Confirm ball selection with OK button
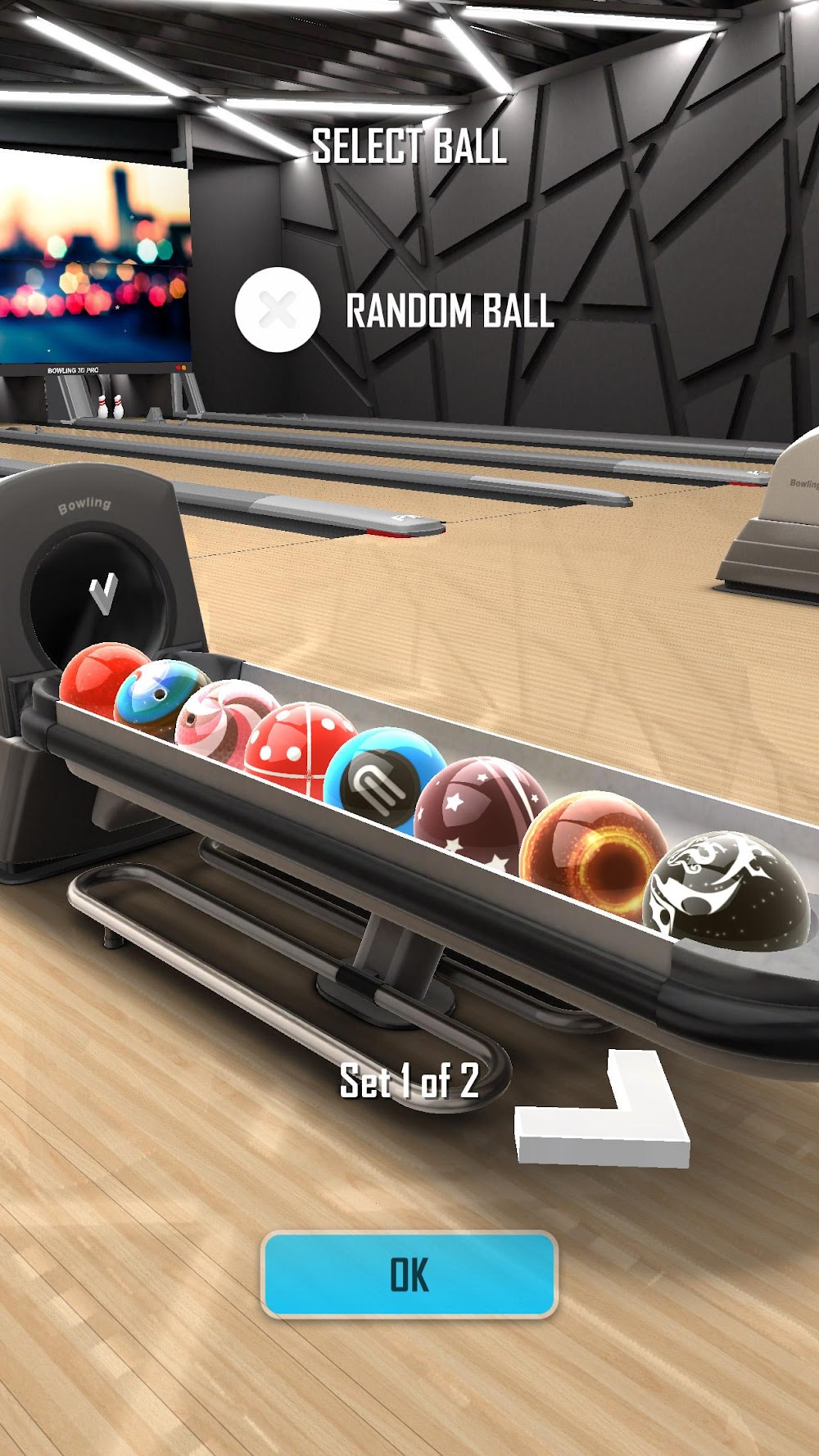Image resolution: width=819 pixels, height=1456 pixels. pyautogui.click(x=409, y=1274)
